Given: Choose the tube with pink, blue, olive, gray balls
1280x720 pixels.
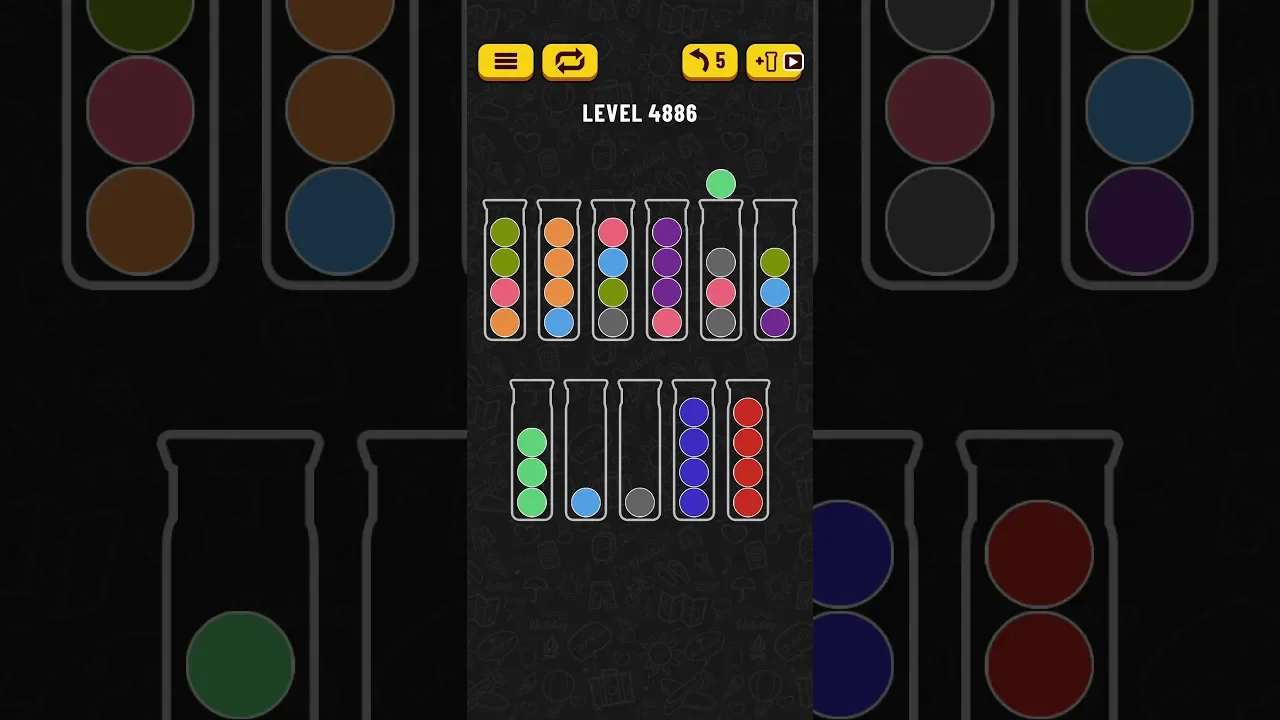Looking at the screenshot, I should point(613,272).
